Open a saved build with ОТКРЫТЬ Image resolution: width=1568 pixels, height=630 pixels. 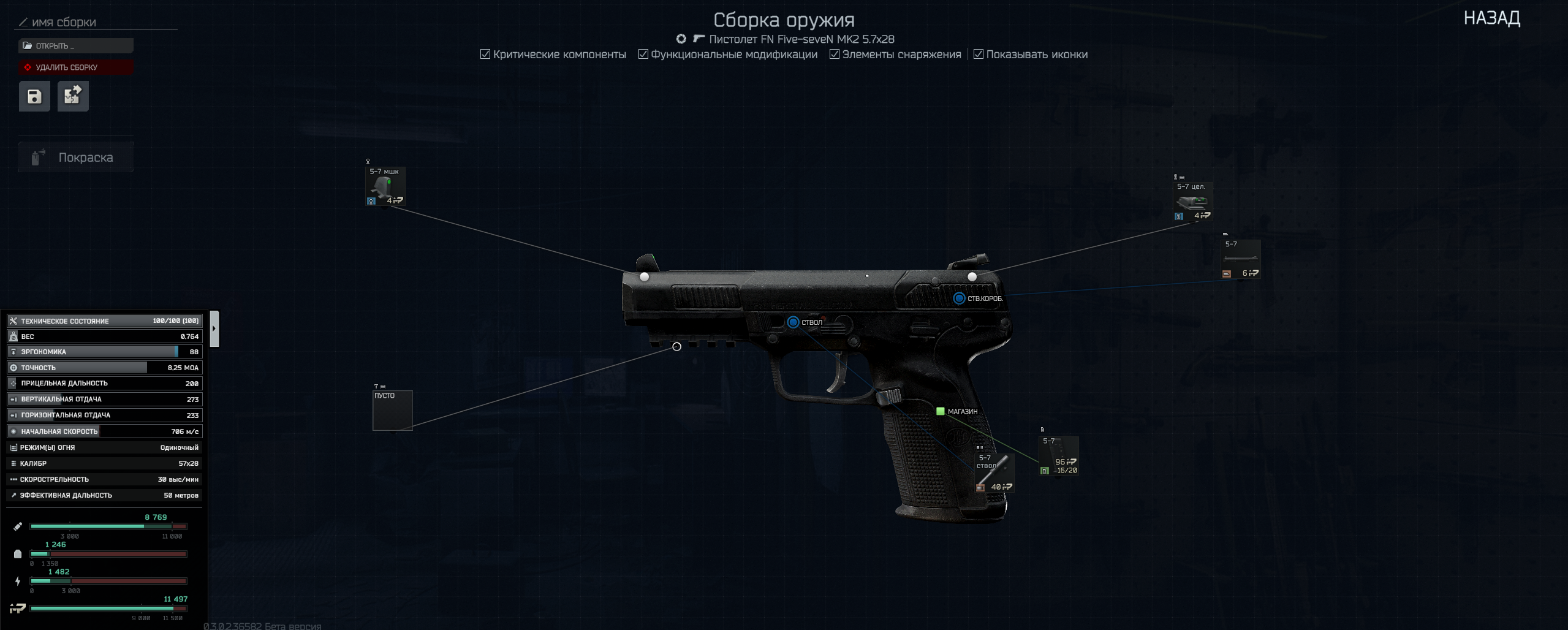(75, 46)
